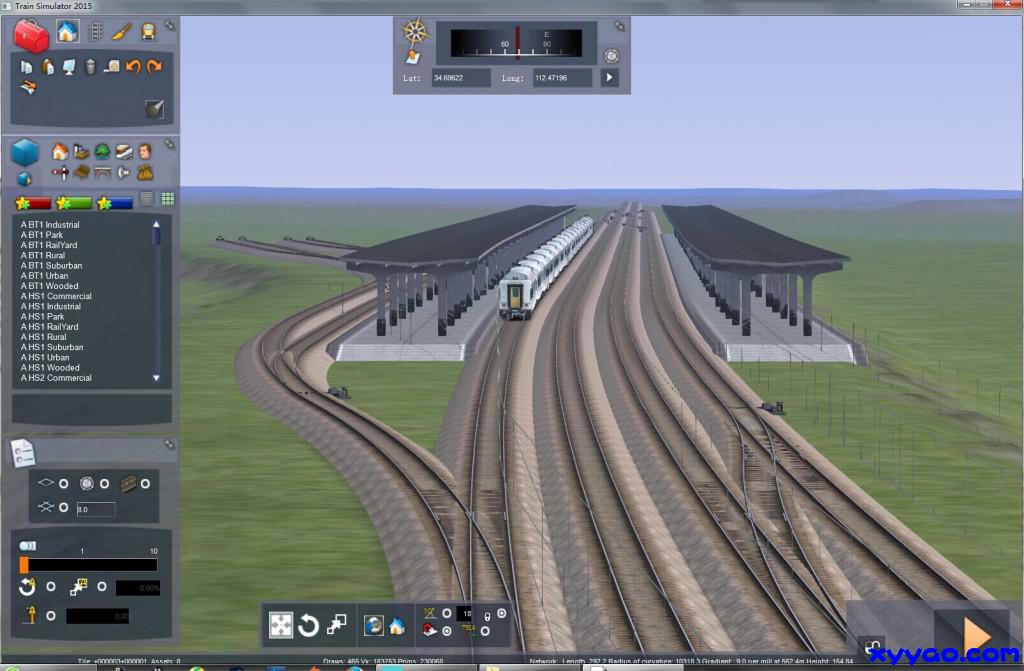1024x671 pixels.
Task: Click the 8.0 value input field
Action: (x=95, y=509)
